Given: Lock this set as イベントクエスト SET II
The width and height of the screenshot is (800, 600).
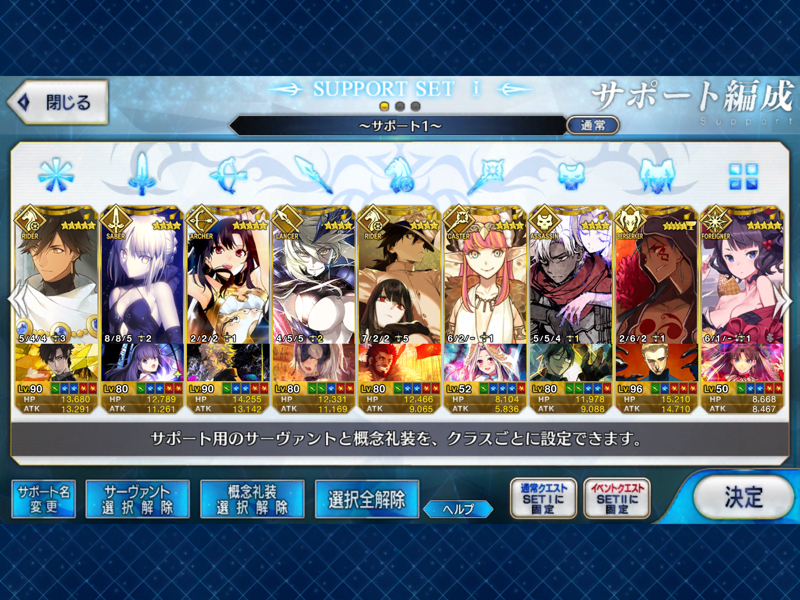Looking at the screenshot, I should click(616, 498).
